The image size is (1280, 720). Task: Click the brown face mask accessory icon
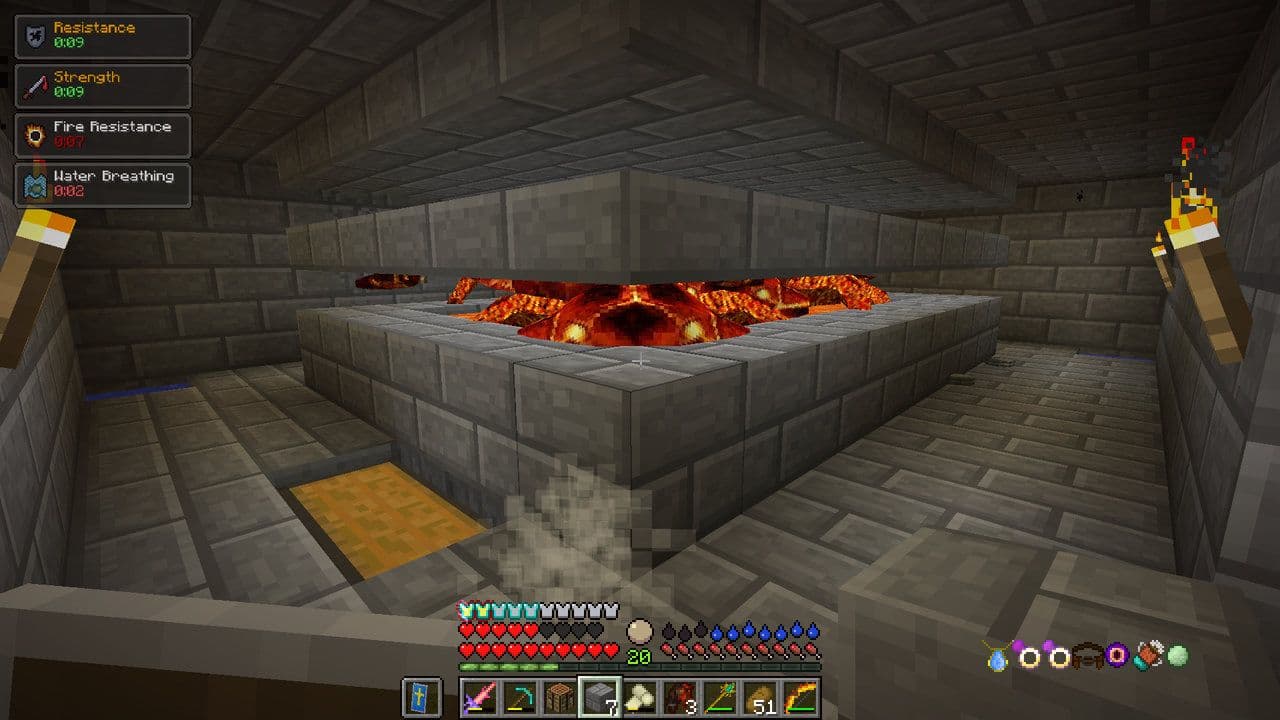click(1087, 657)
